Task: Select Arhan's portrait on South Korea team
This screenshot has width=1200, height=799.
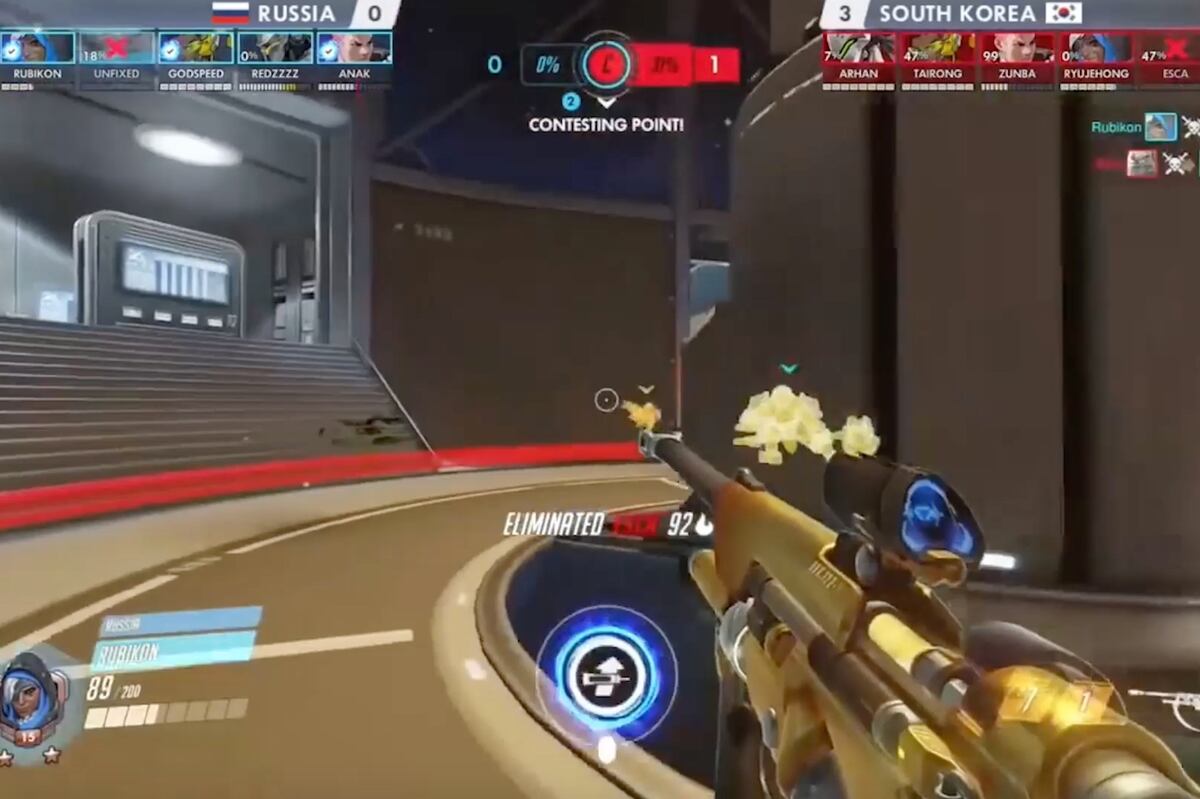Action: coord(858,48)
